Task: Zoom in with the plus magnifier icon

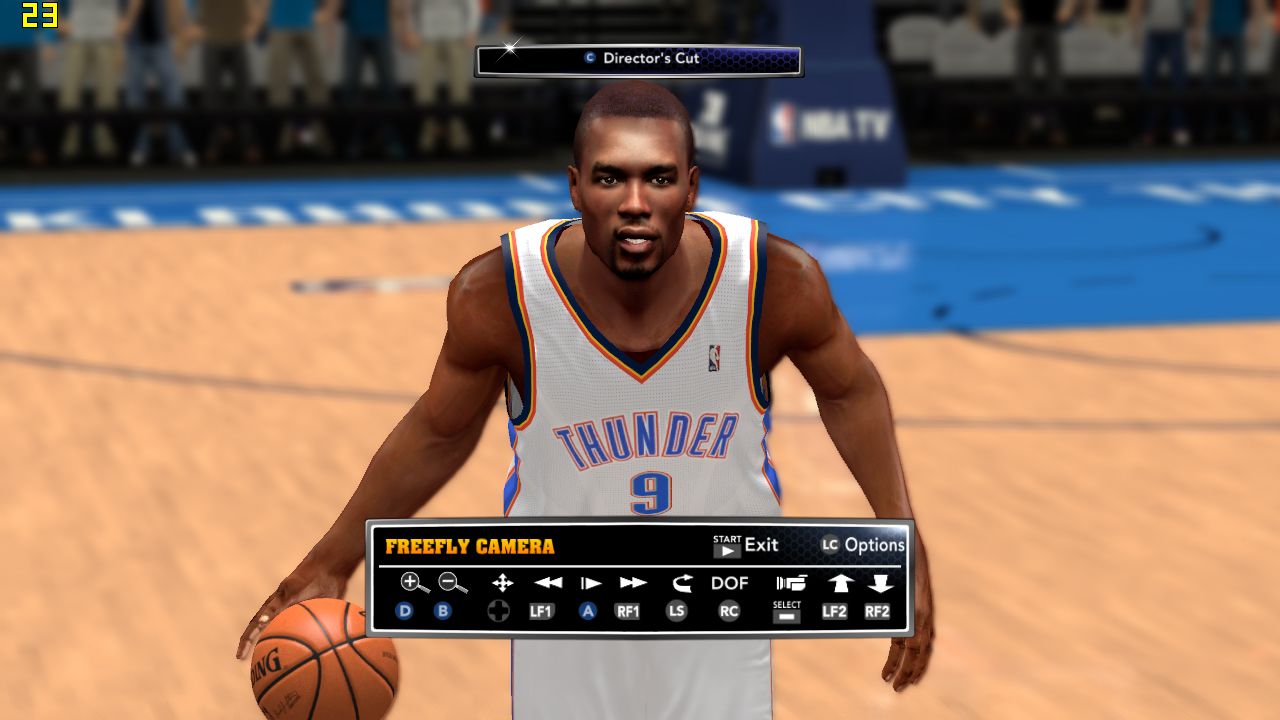Action: coord(413,583)
